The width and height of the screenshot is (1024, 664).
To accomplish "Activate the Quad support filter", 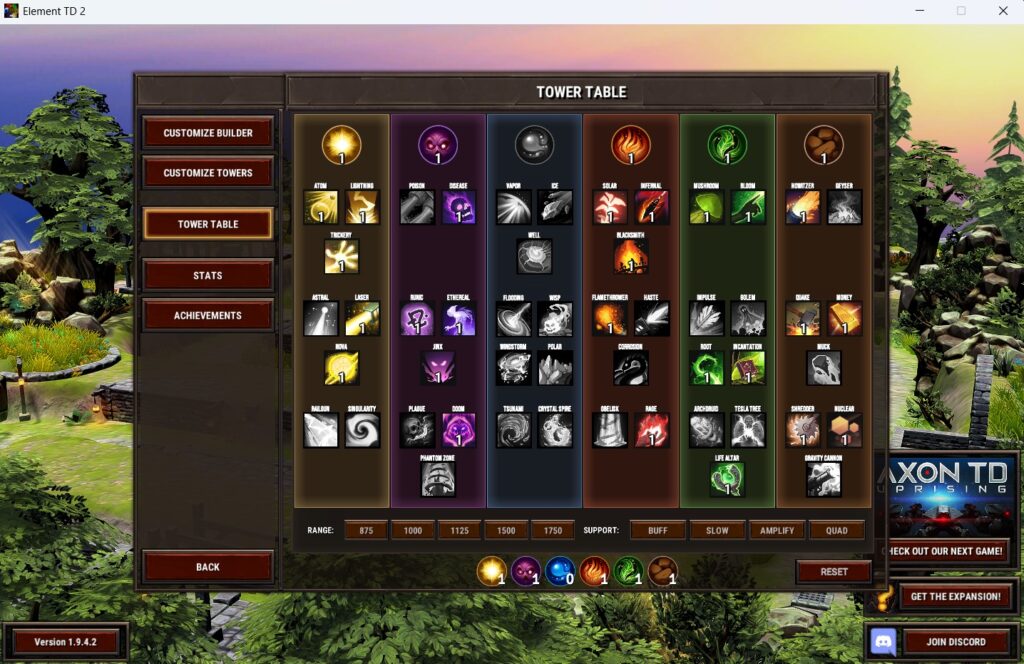I will click(x=836, y=530).
